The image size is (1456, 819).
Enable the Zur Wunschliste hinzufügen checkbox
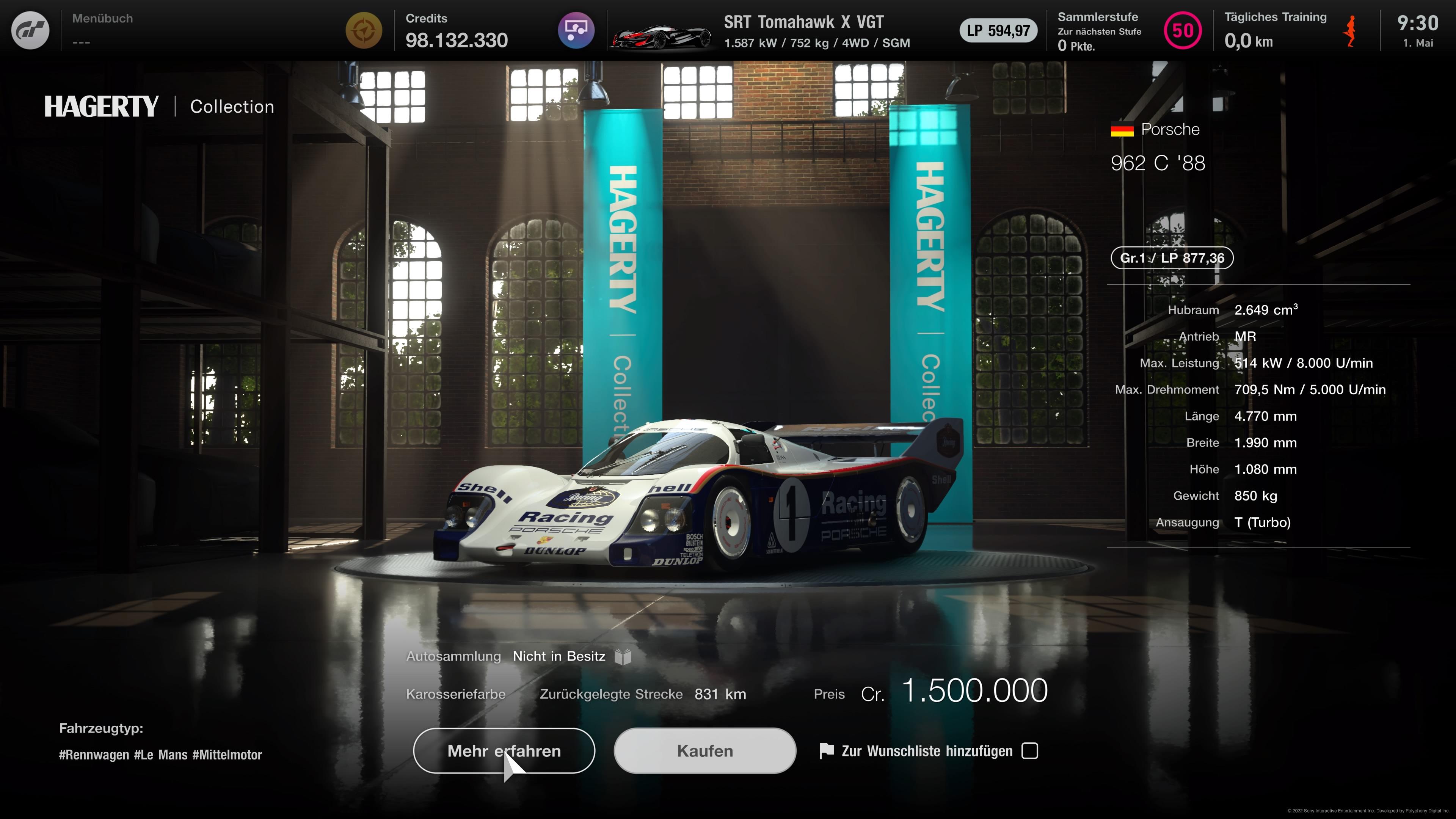[x=1031, y=751]
